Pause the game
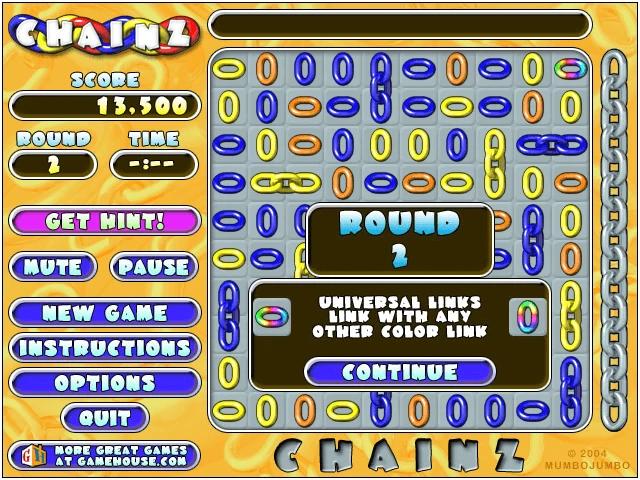The height and width of the screenshot is (480, 640). 154,267
